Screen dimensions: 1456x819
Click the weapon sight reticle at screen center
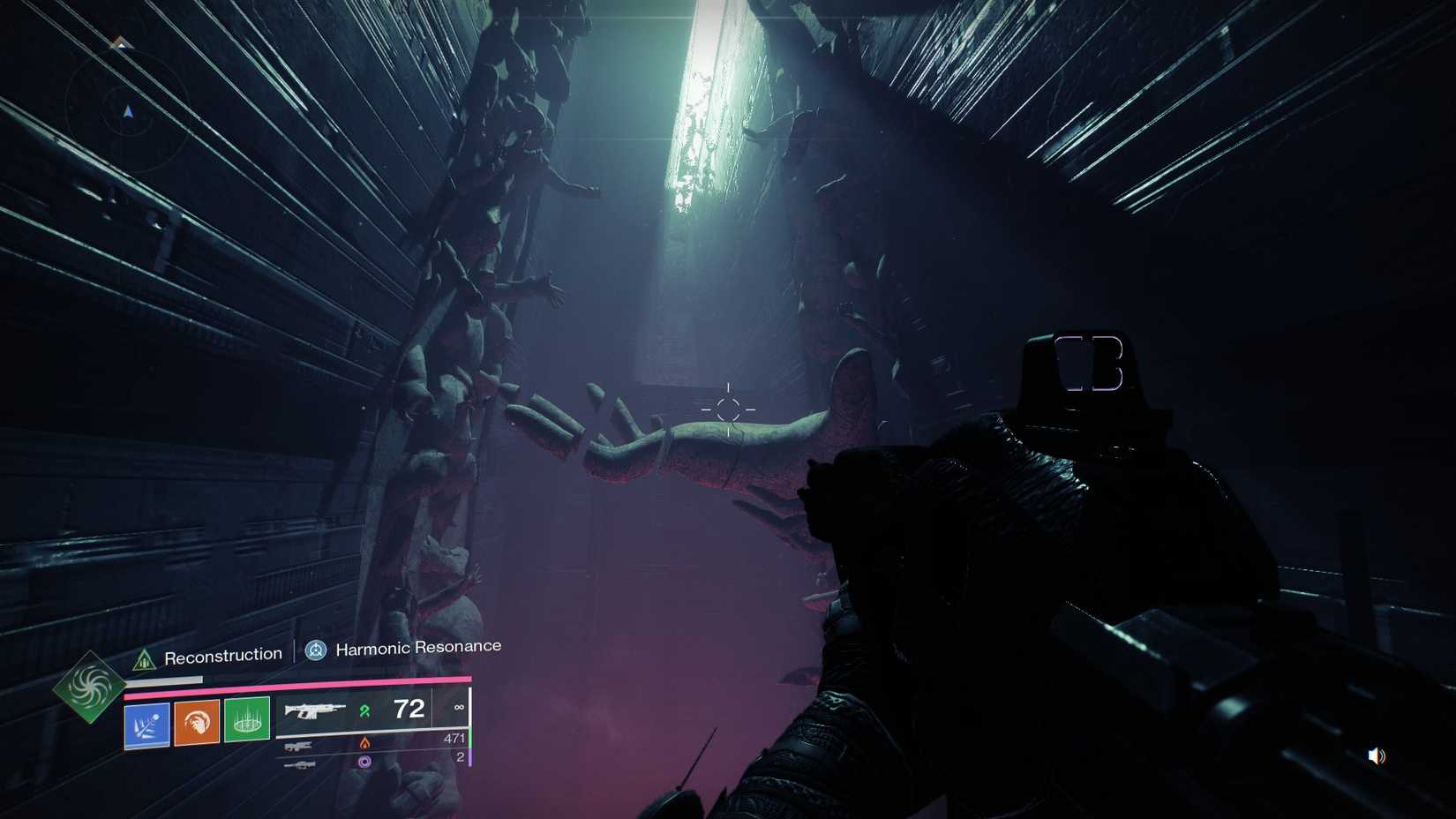[x=729, y=408]
